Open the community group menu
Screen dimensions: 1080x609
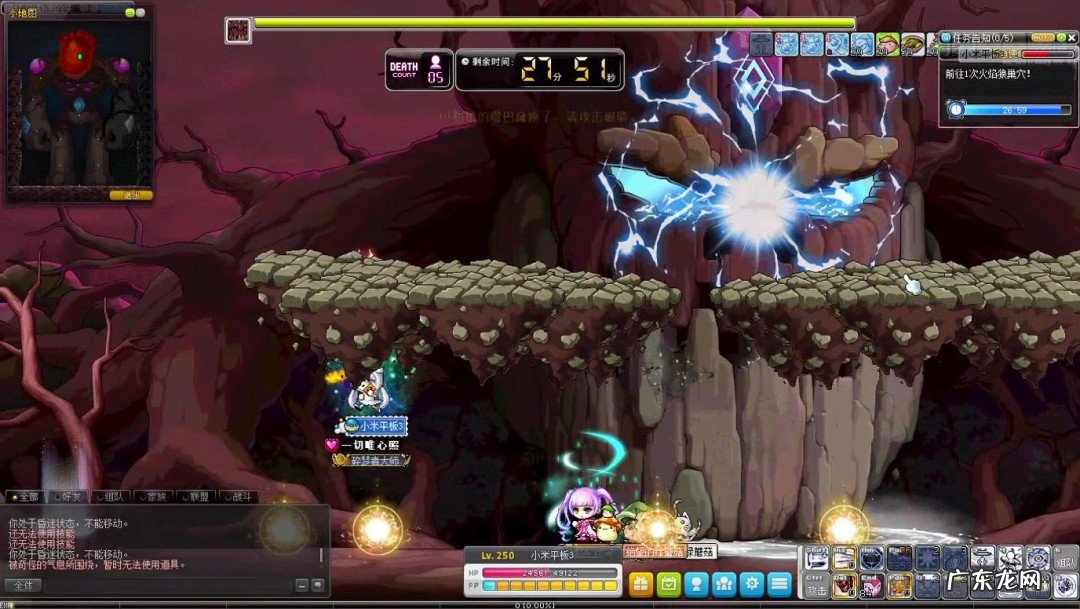[x=724, y=584]
